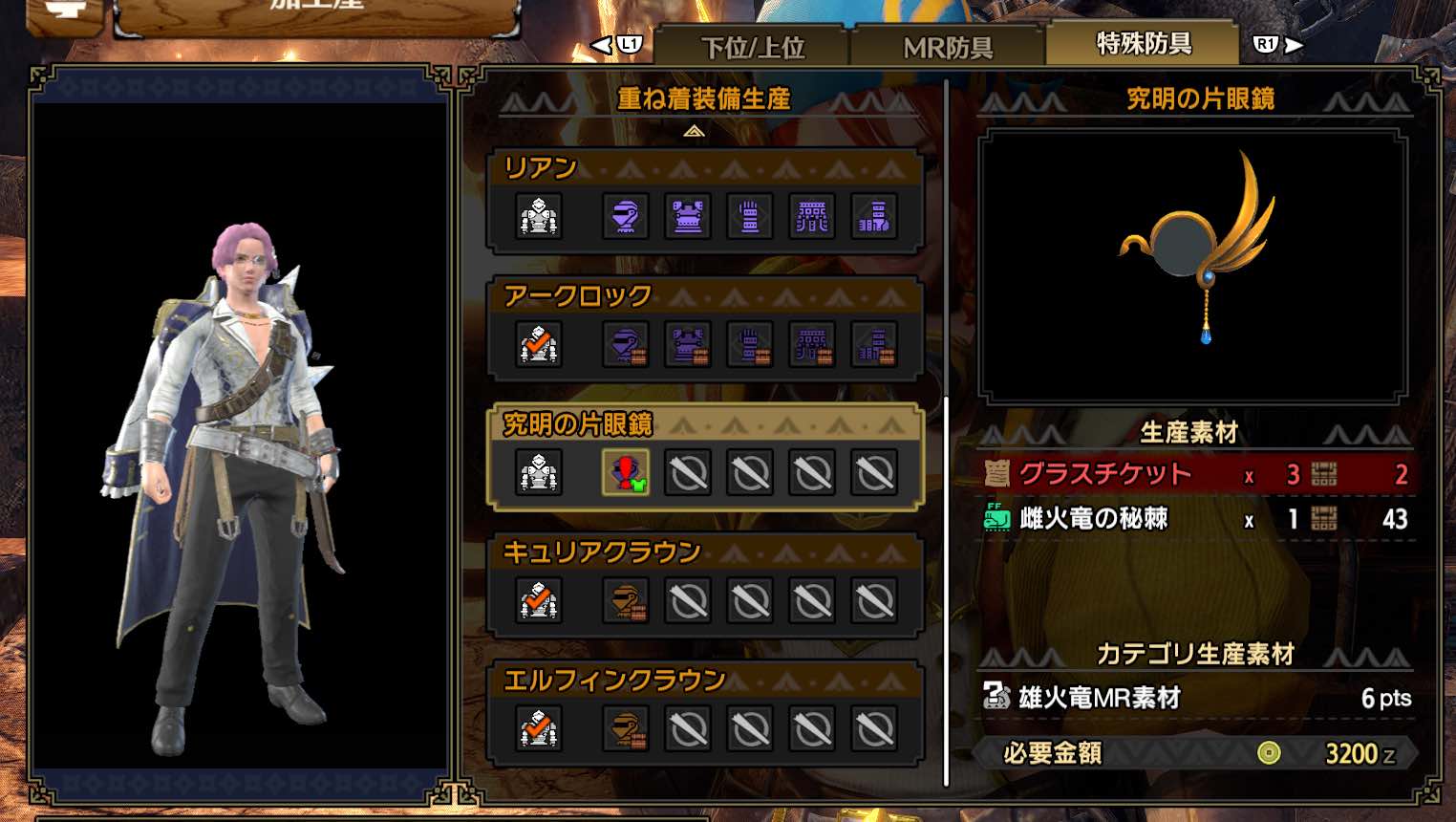Viewport: 1456px width, 822px height.
Task: Click the 雄火竜MR素材 category material icon
Action: click(996, 698)
